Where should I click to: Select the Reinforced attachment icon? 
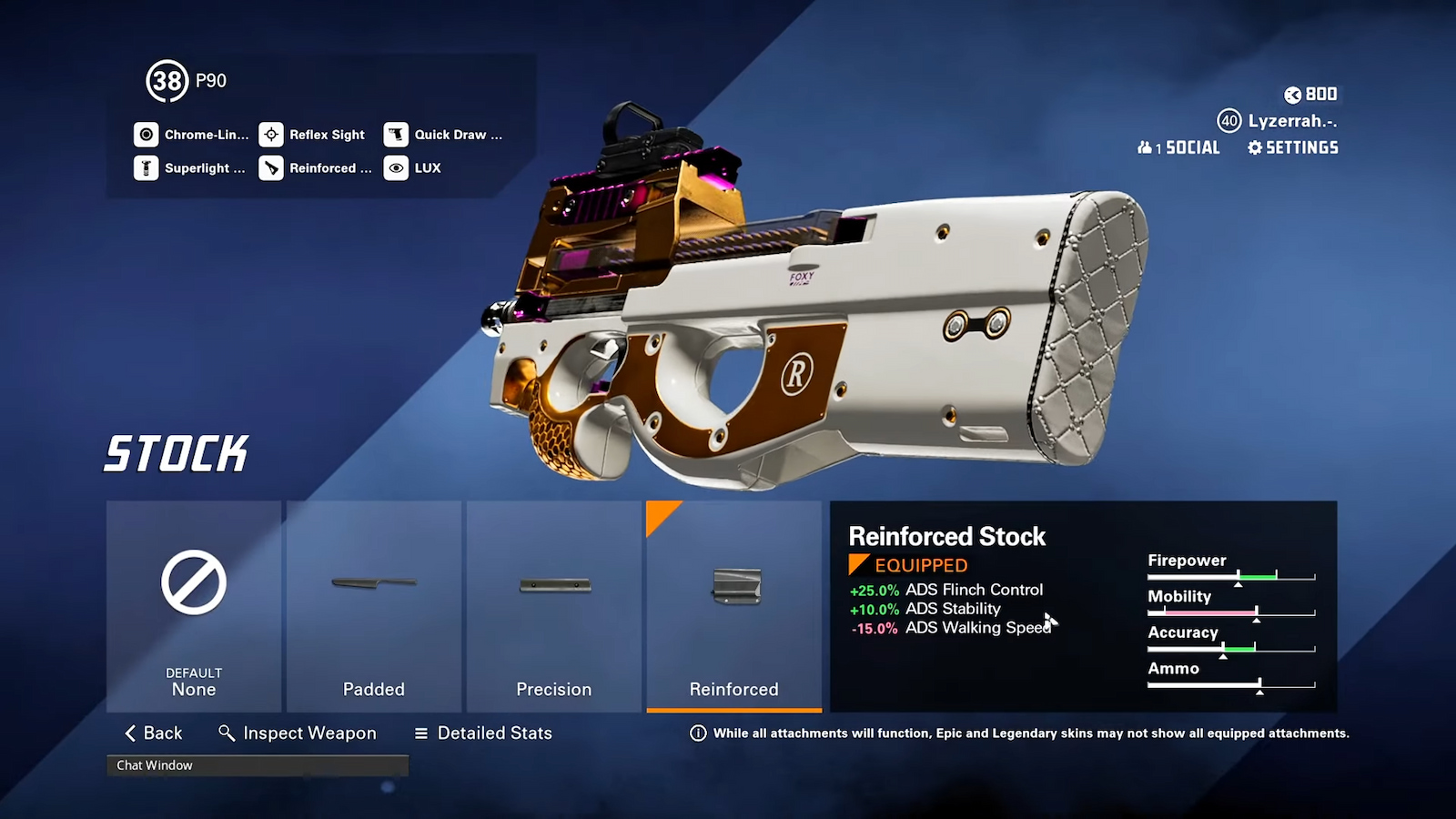[x=271, y=168]
